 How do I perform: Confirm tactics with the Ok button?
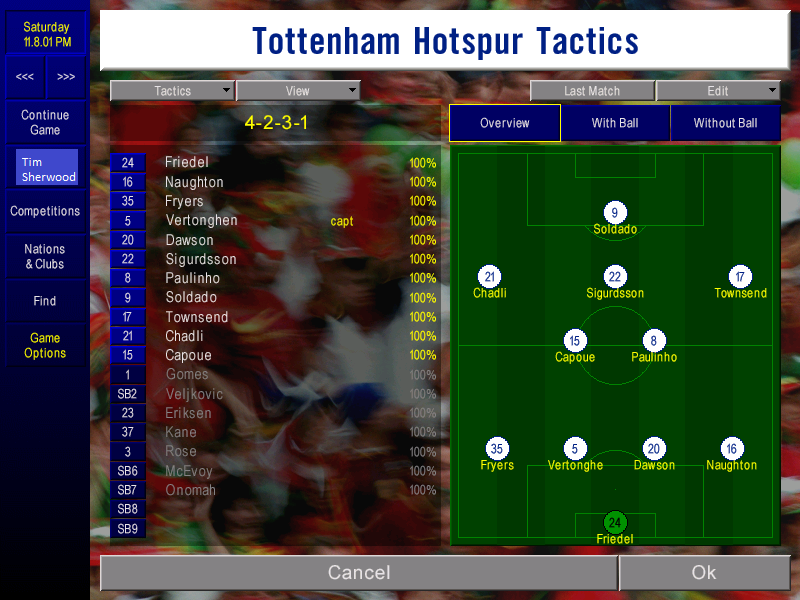[x=703, y=573]
